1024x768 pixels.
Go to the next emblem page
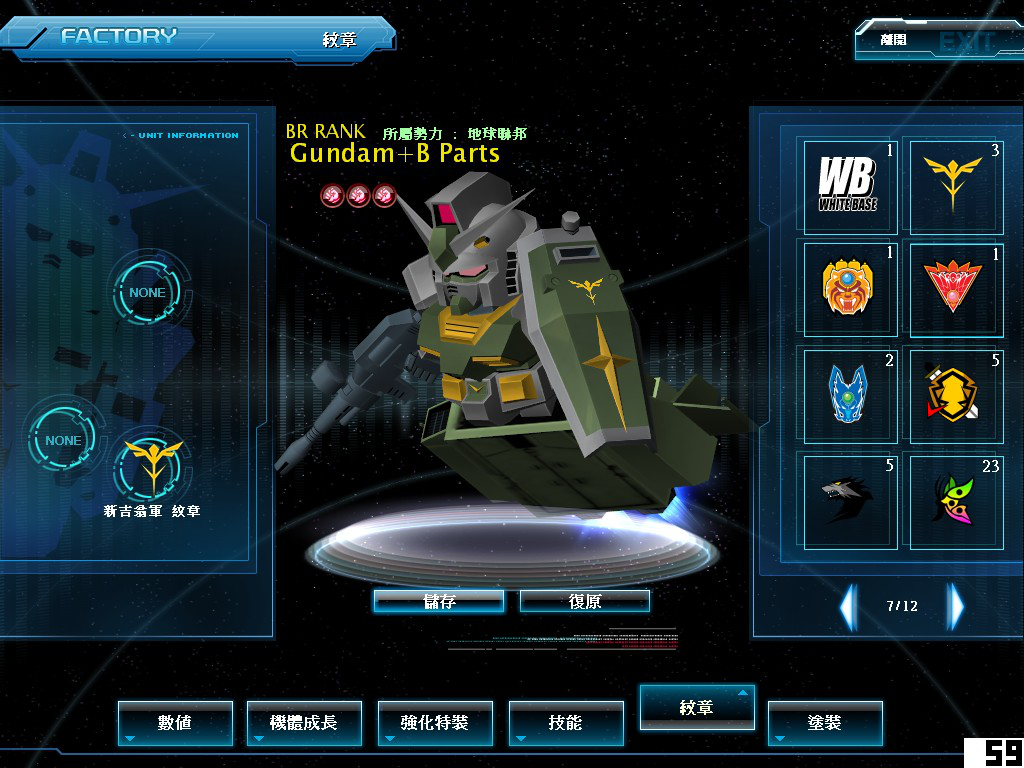[956, 606]
